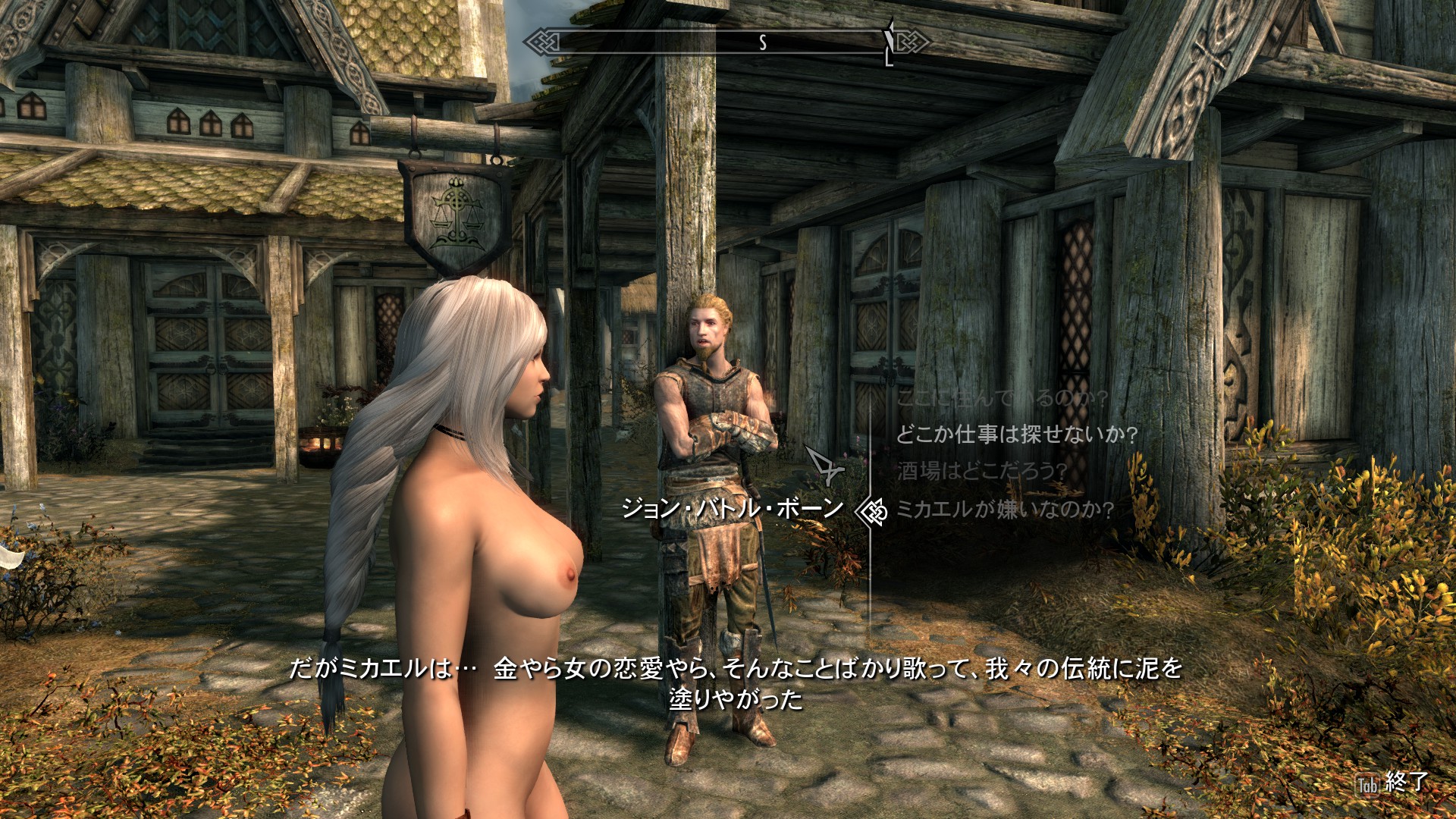This screenshot has height=819, width=1456.
Task: Ask 'ここに住んでいるのか?' dialogue option
Action: 1002,398
